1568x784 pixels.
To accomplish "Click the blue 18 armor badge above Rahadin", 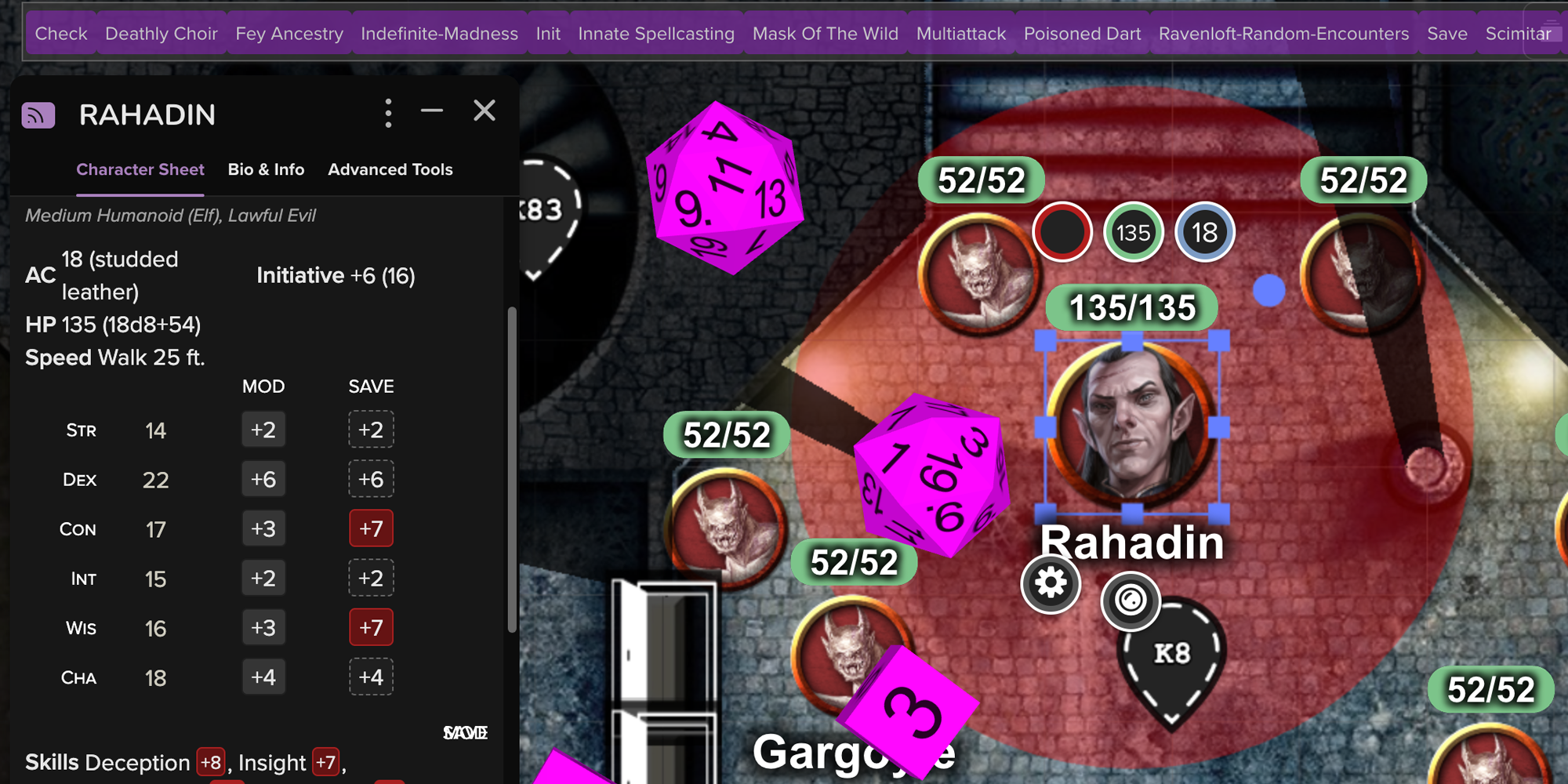I will click(x=1203, y=232).
